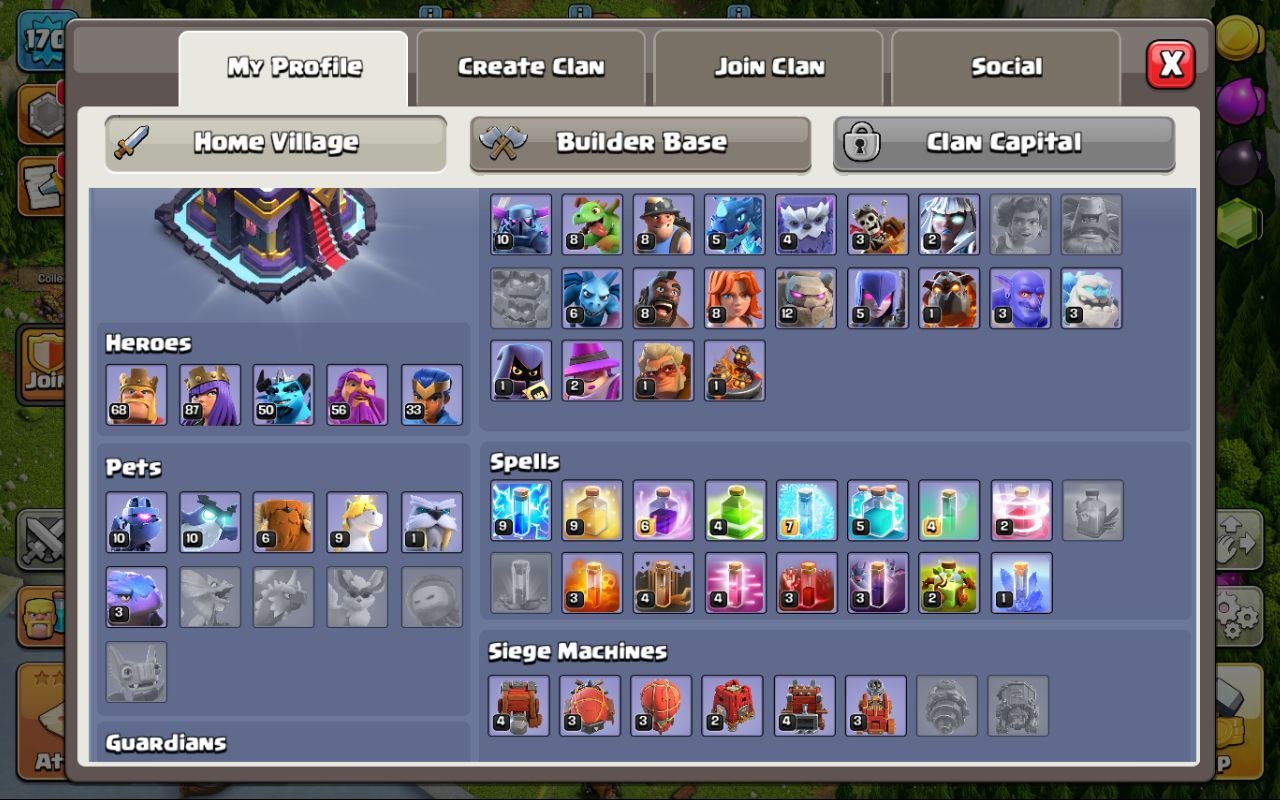Switch to the Join Clan tab

[768, 67]
